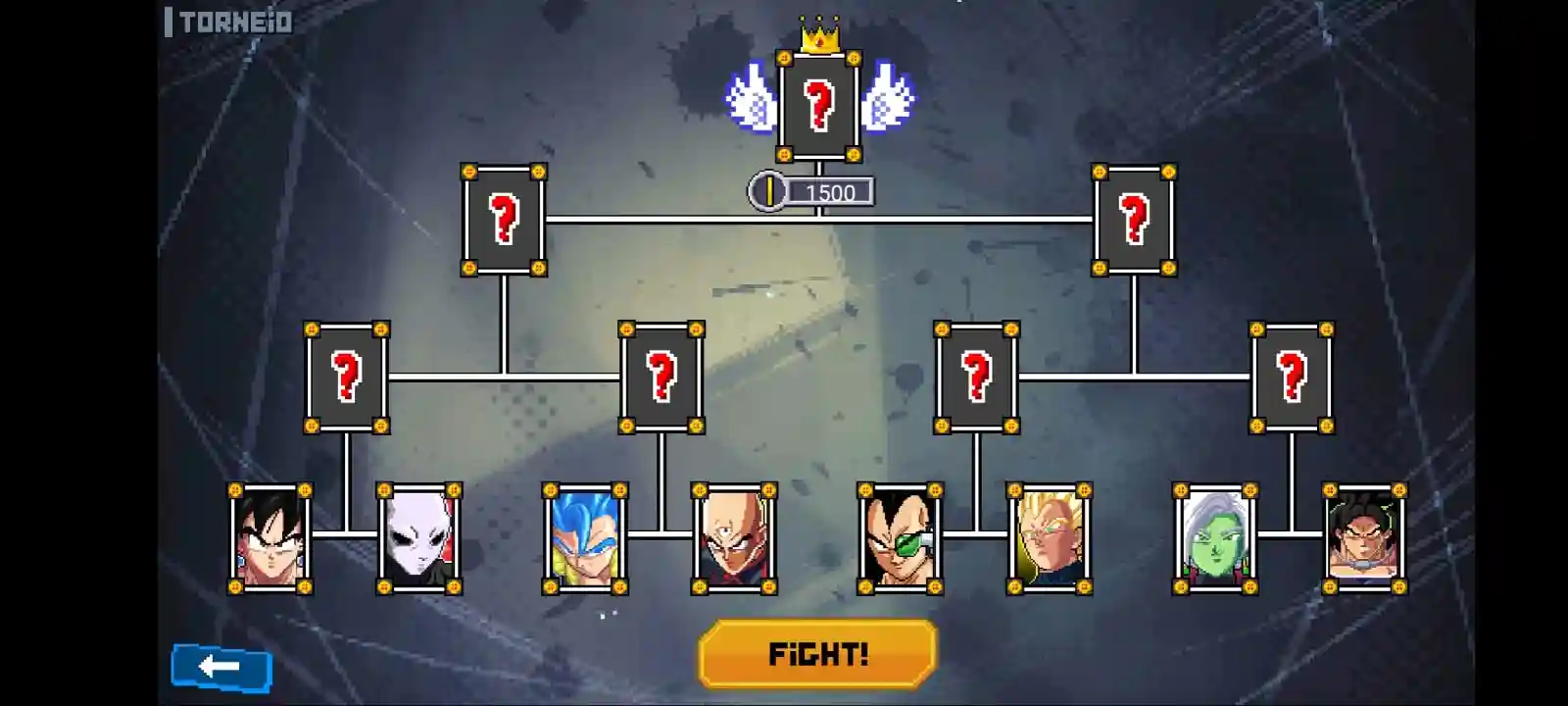Select the scouter-wearing Raditz portrait
The image size is (1568, 706).
pos(901,538)
